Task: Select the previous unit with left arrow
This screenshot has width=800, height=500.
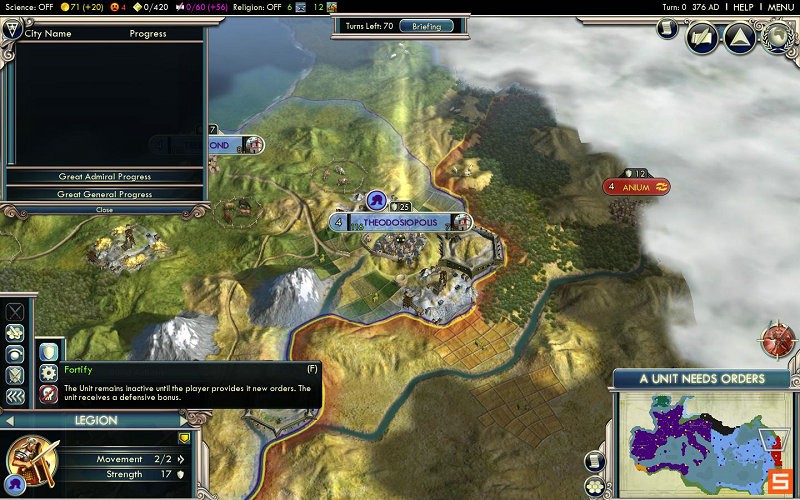Action: pyautogui.click(x=8, y=421)
